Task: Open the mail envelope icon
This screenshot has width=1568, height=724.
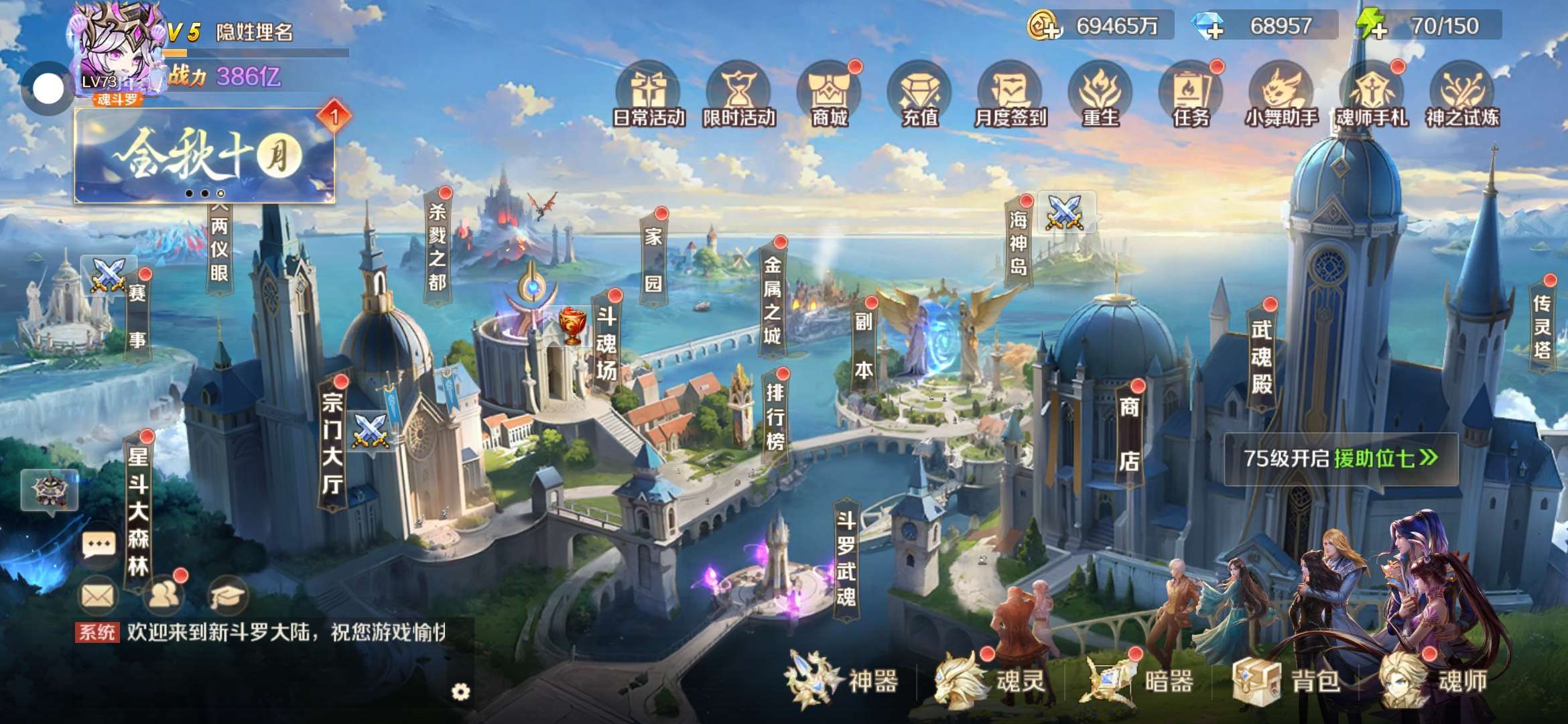Action: (x=99, y=595)
